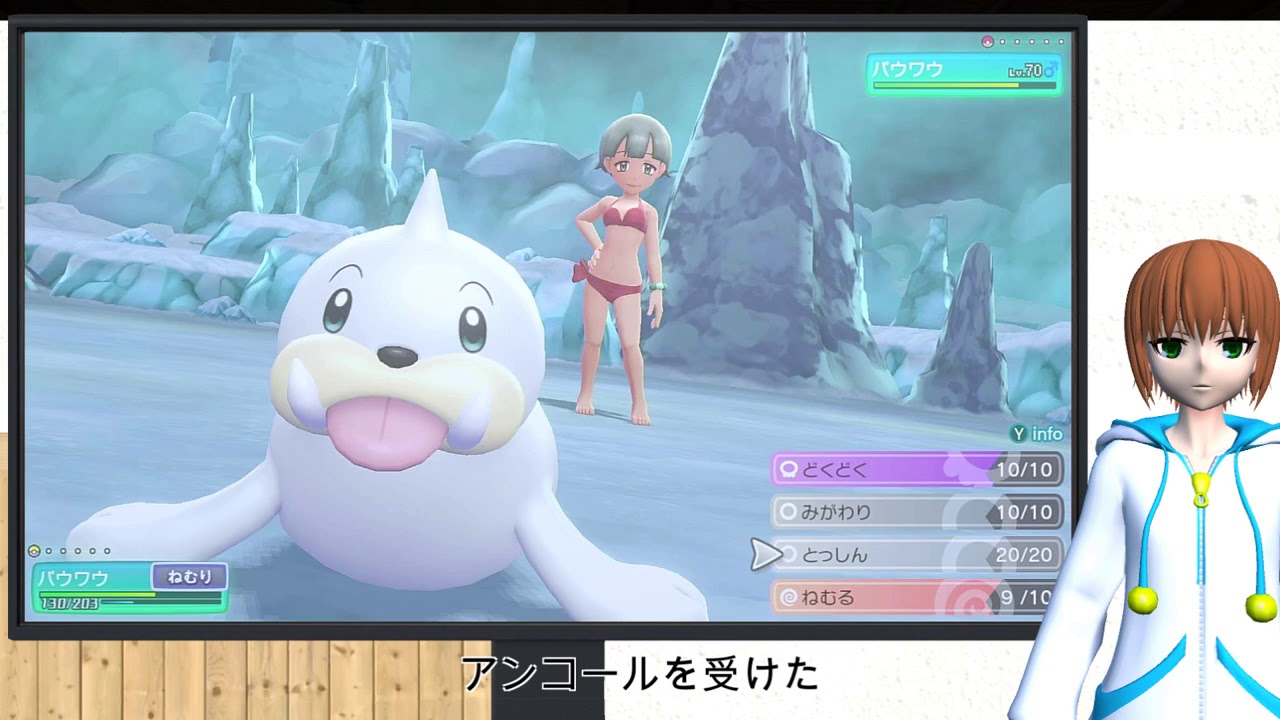Click the diamond party marker near パウワウ's name
Image resolution: width=1280 pixels, height=720 pixels.
[33, 551]
